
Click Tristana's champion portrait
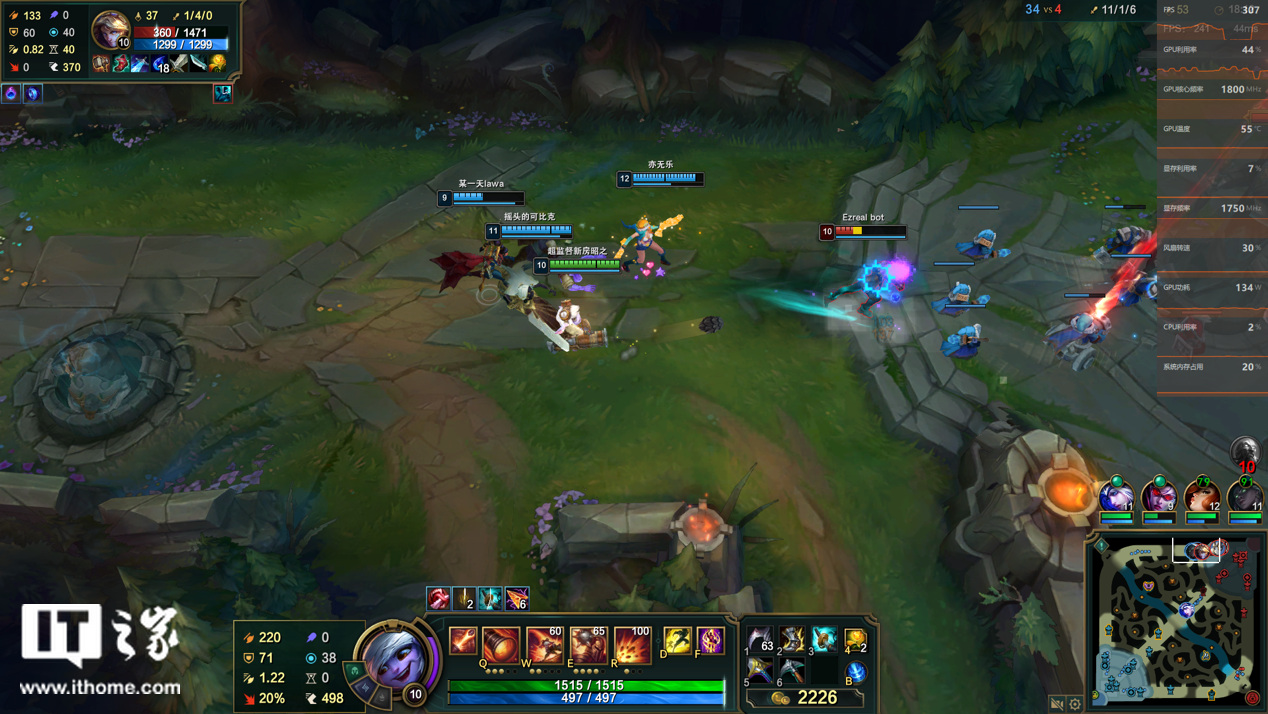click(397, 657)
